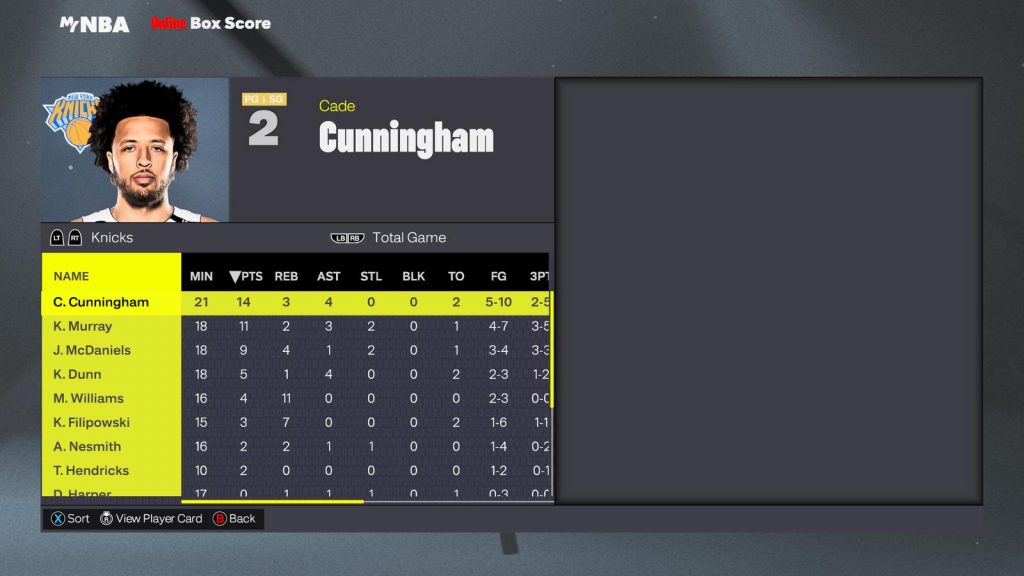Sort by the FG column header
The width and height of the screenshot is (1024, 576).
[x=498, y=276]
